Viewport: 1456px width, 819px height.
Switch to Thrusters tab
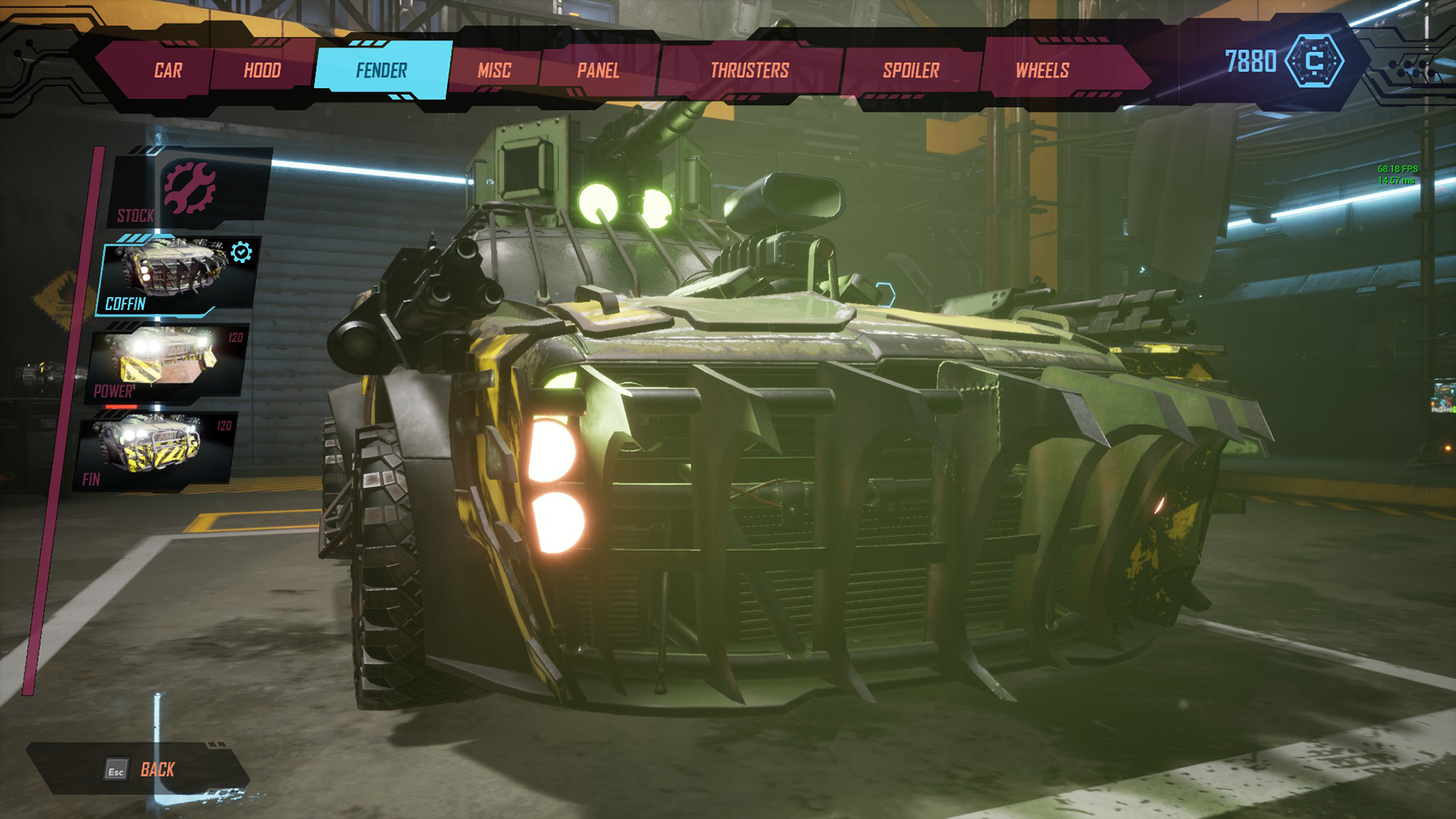pyautogui.click(x=749, y=71)
